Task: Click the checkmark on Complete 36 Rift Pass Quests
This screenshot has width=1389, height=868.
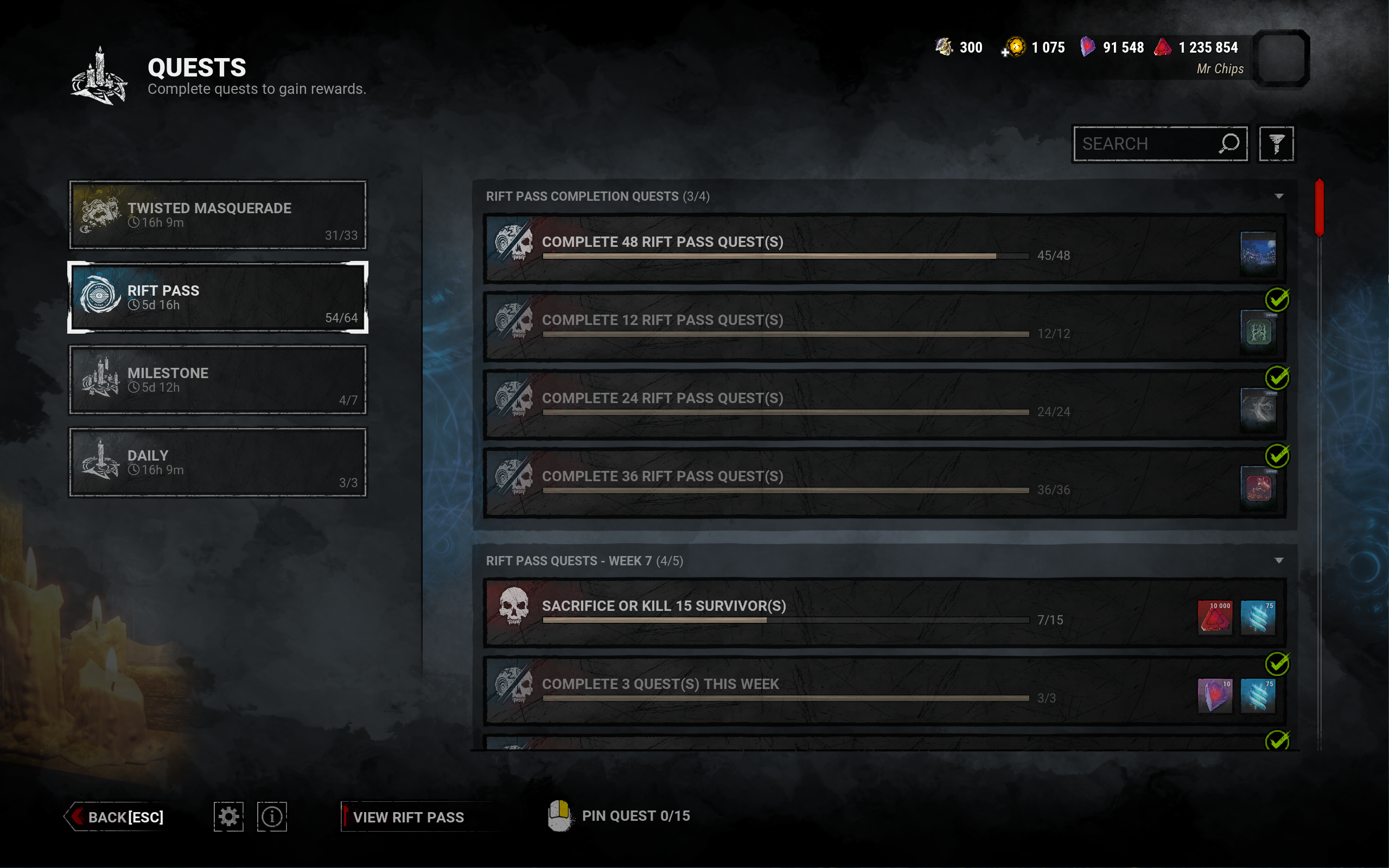Action: tap(1277, 456)
